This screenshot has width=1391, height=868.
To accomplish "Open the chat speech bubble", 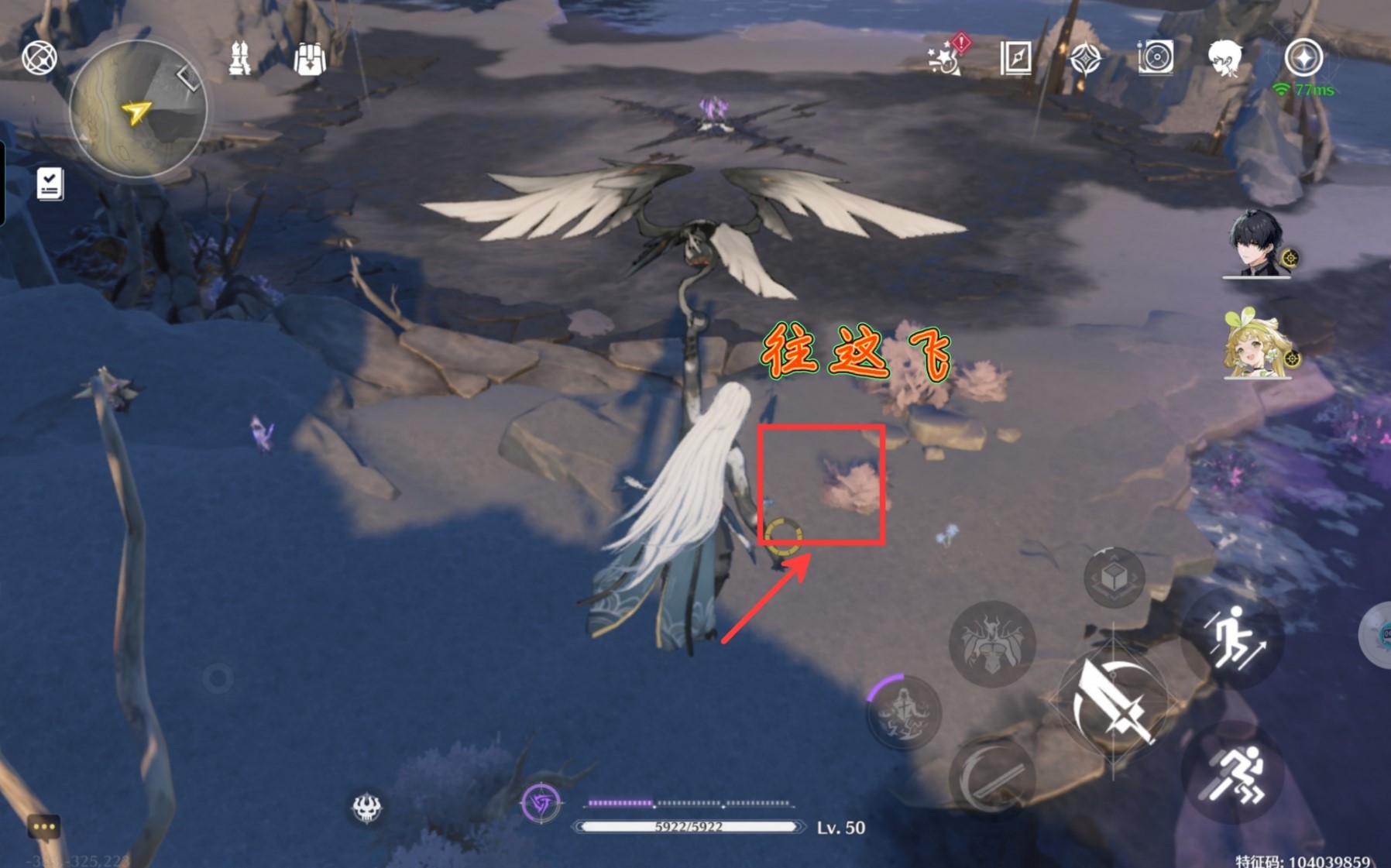I will pyautogui.click(x=44, y=827).
